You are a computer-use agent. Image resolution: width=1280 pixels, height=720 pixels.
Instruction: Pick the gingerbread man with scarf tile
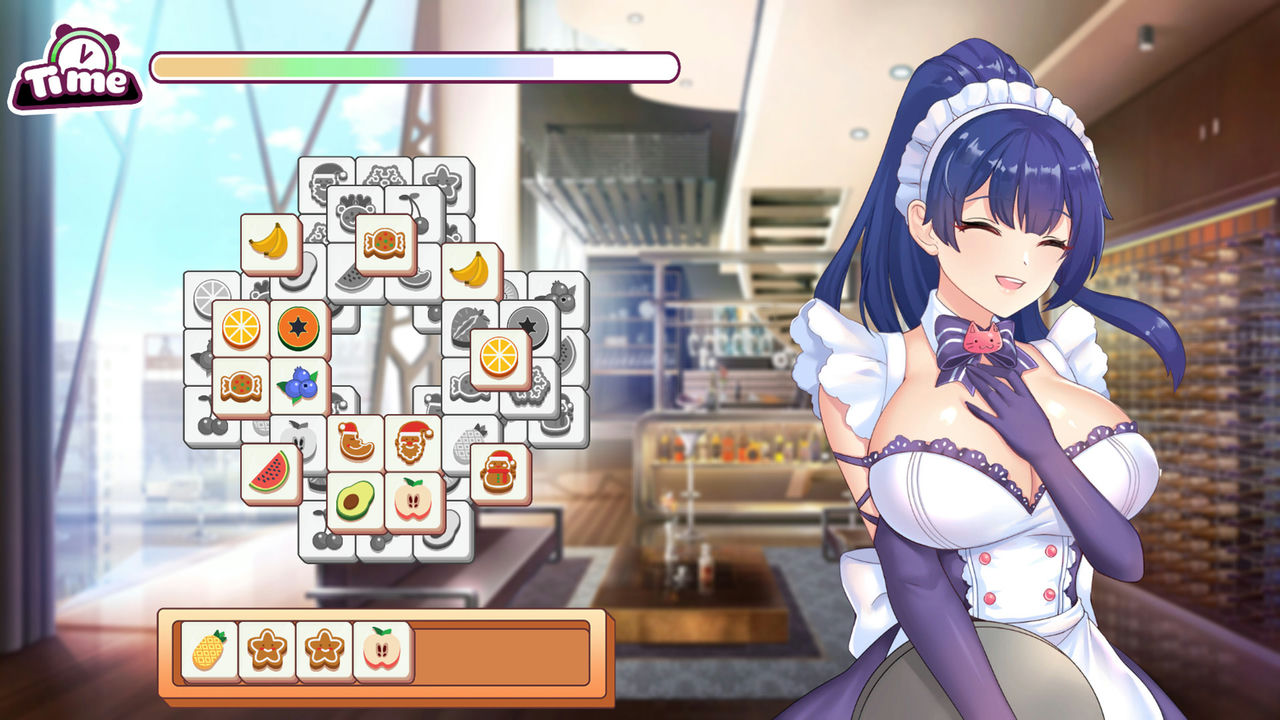[499, 472]
